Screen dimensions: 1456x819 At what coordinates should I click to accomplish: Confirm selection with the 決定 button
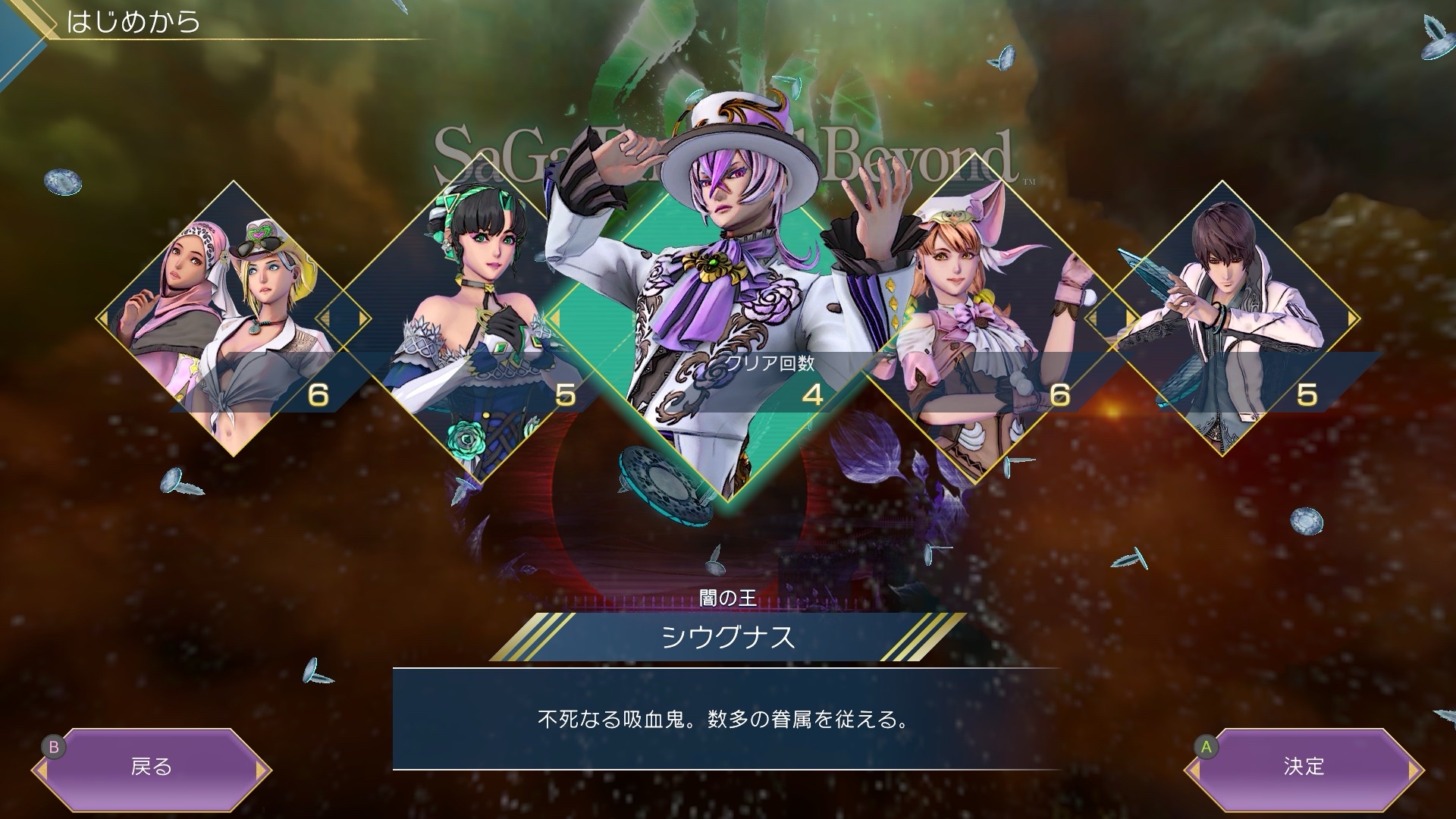(x=1304, y=767)
